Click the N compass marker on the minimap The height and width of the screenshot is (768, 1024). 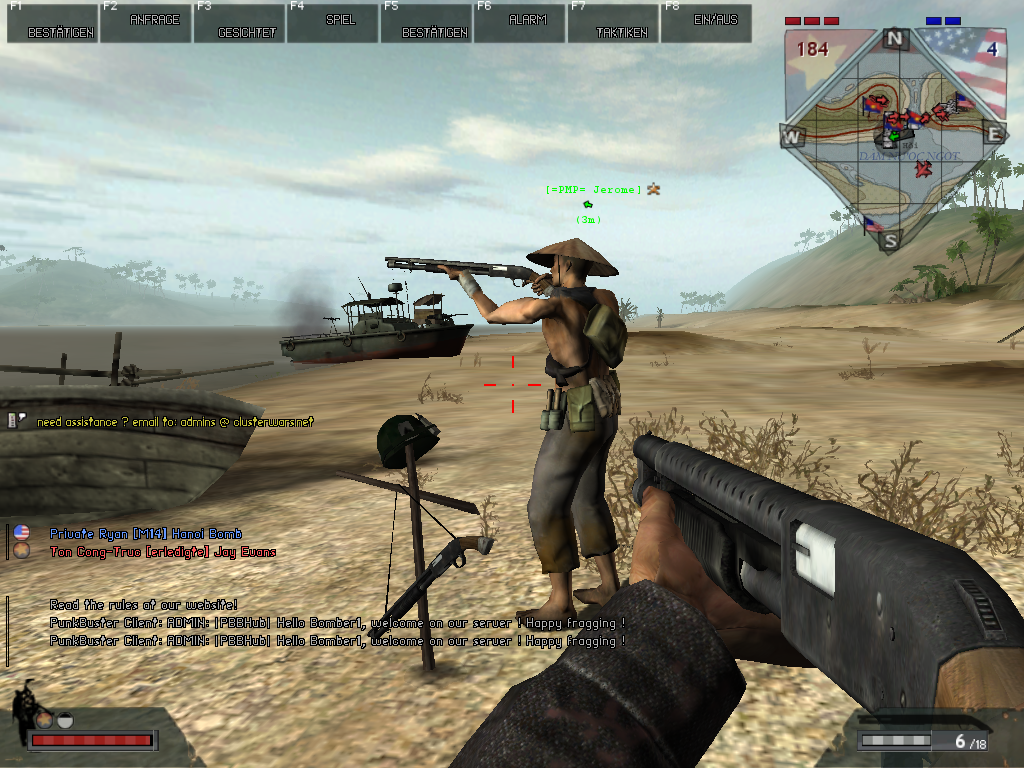pyautogui.click(x=895, y=40)
